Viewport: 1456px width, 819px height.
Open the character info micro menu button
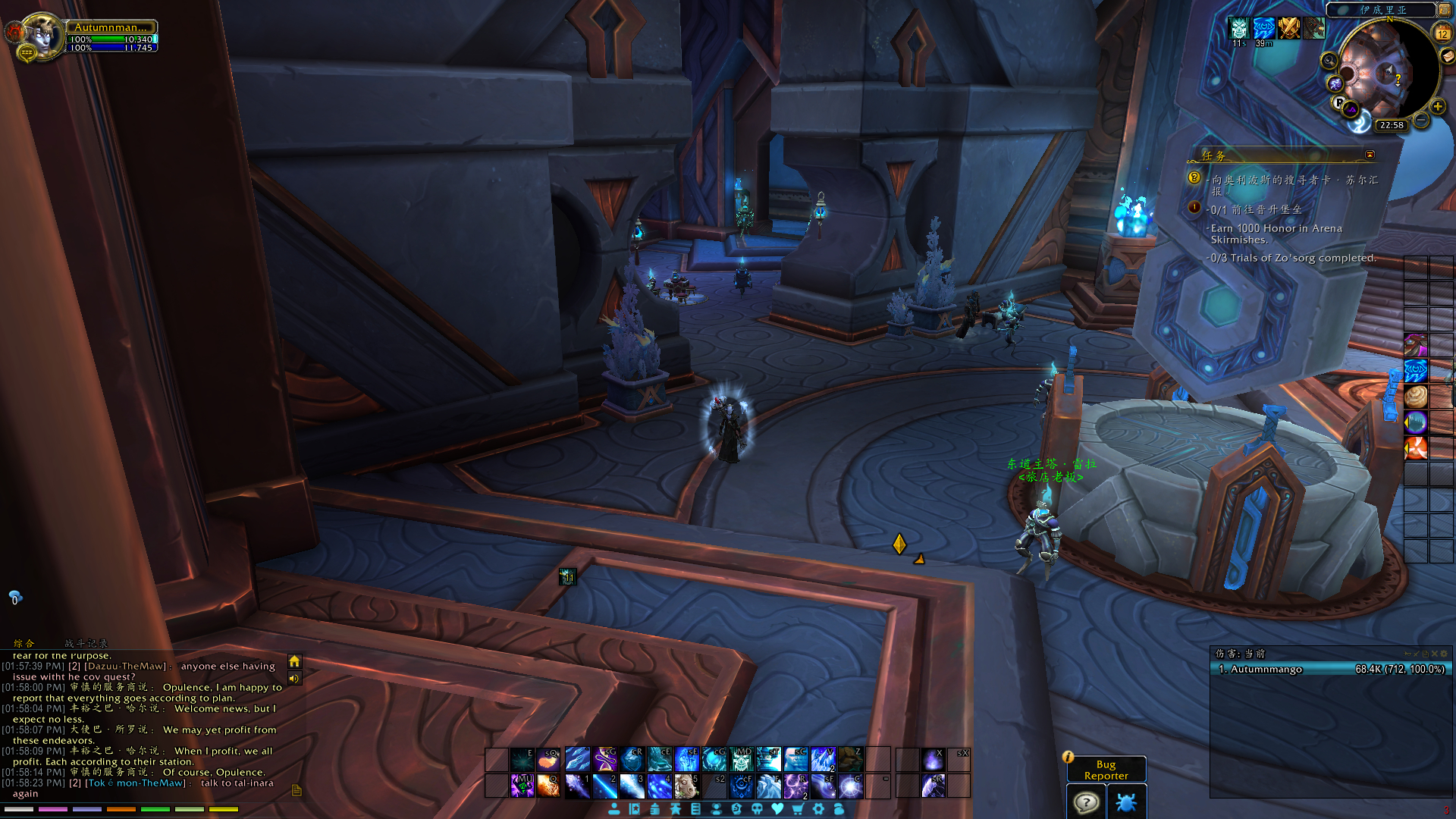point(614,809)
